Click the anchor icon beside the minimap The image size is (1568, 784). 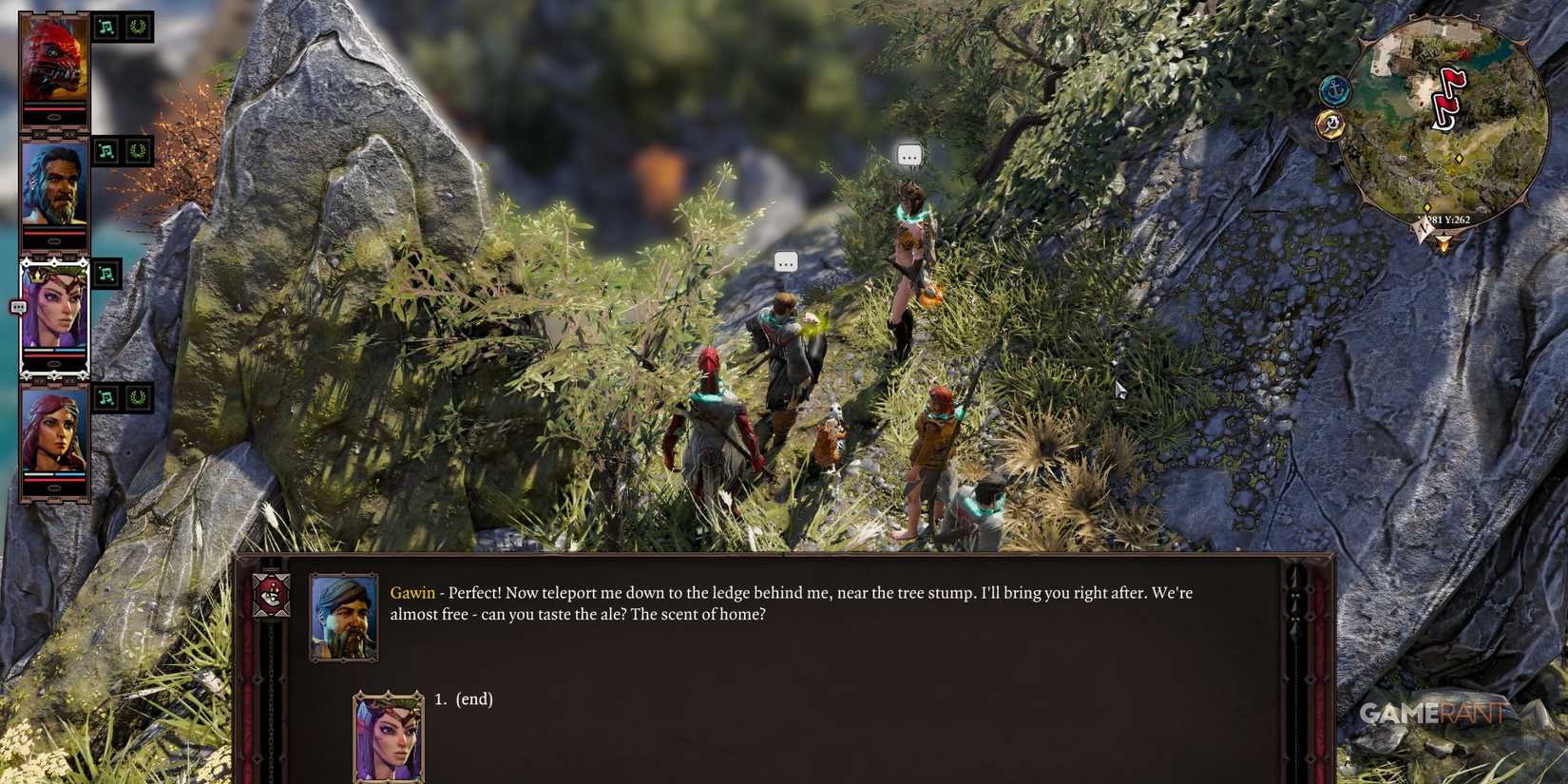click(x=1335, y=92)
